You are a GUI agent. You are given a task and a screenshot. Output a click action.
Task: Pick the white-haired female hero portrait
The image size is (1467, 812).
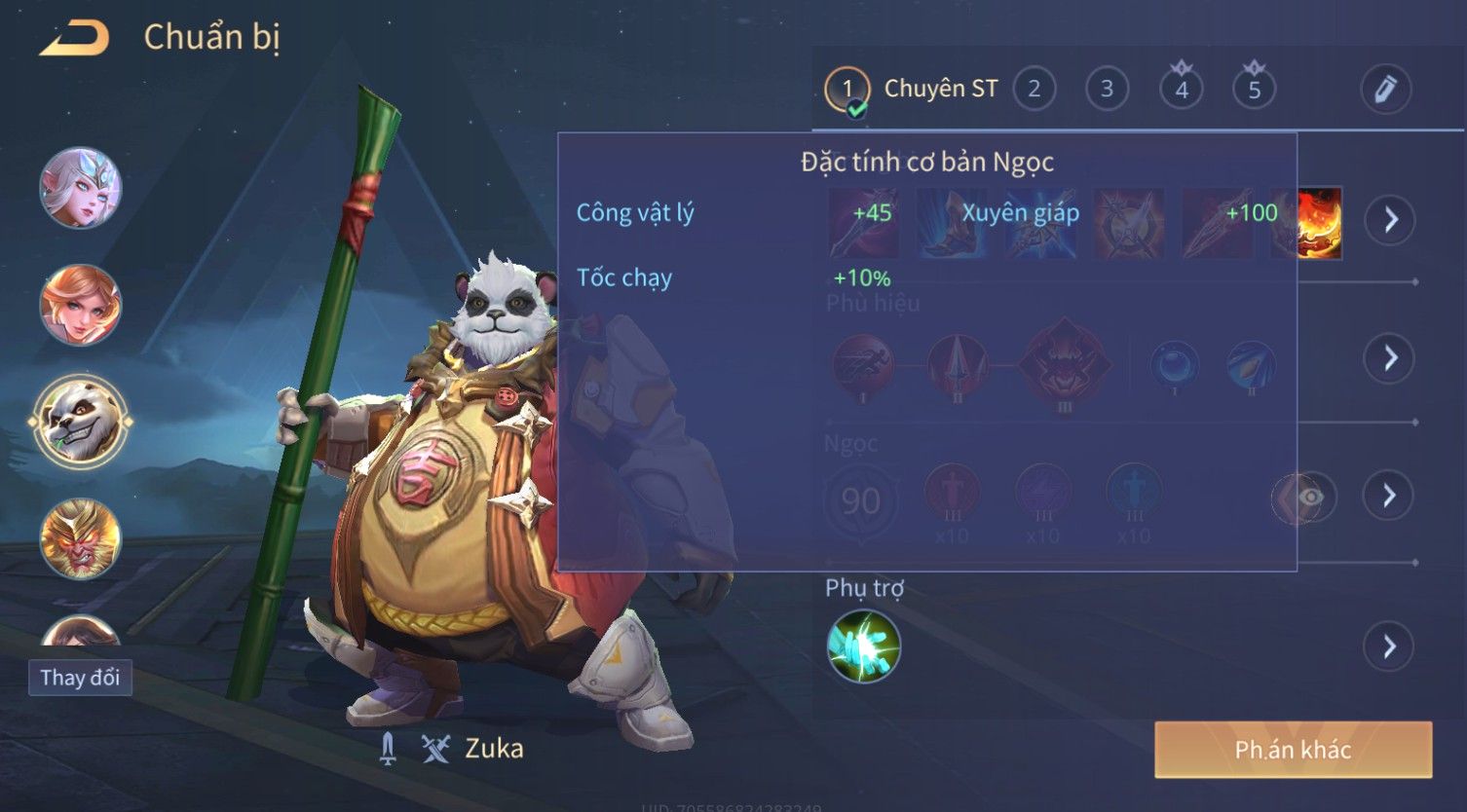point(81,188)
